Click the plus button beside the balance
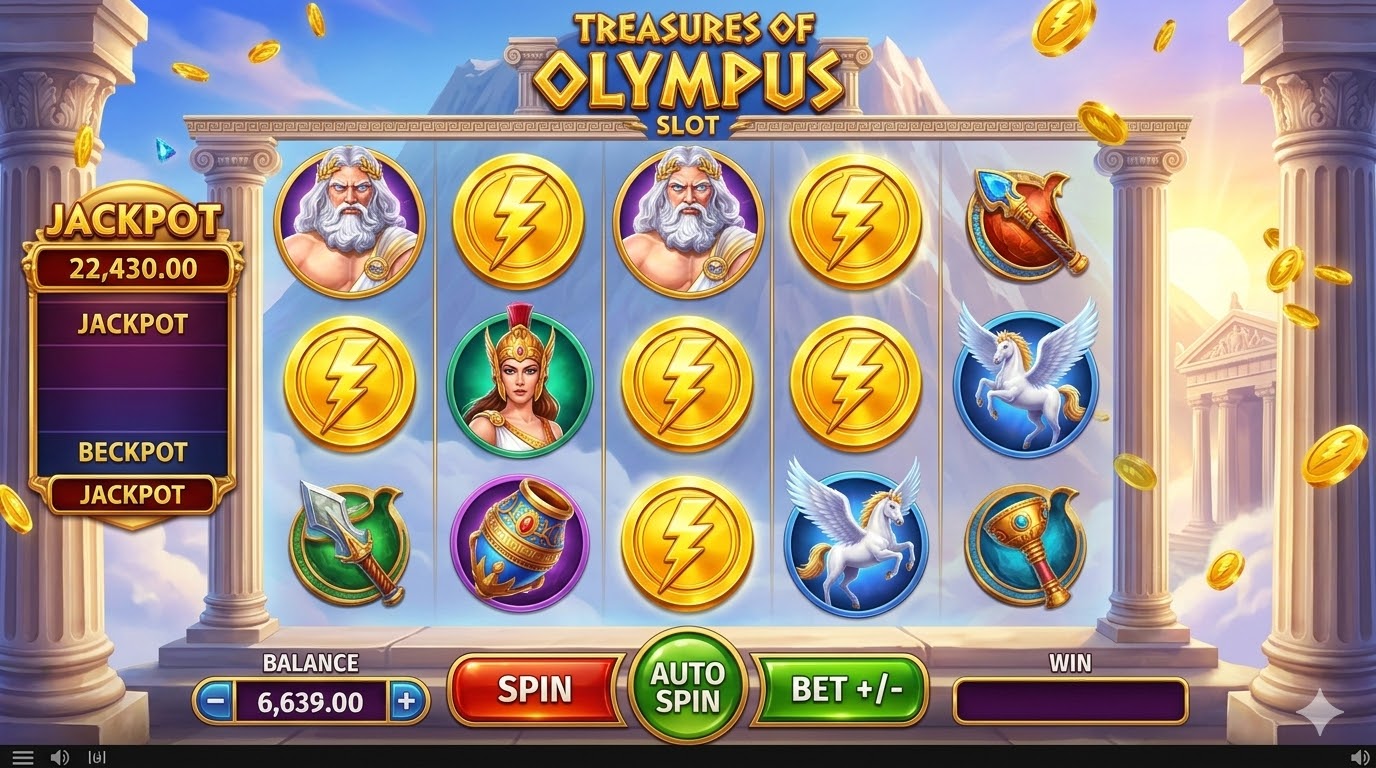This screenshot has width=1376, height=768. pos(406,701)
